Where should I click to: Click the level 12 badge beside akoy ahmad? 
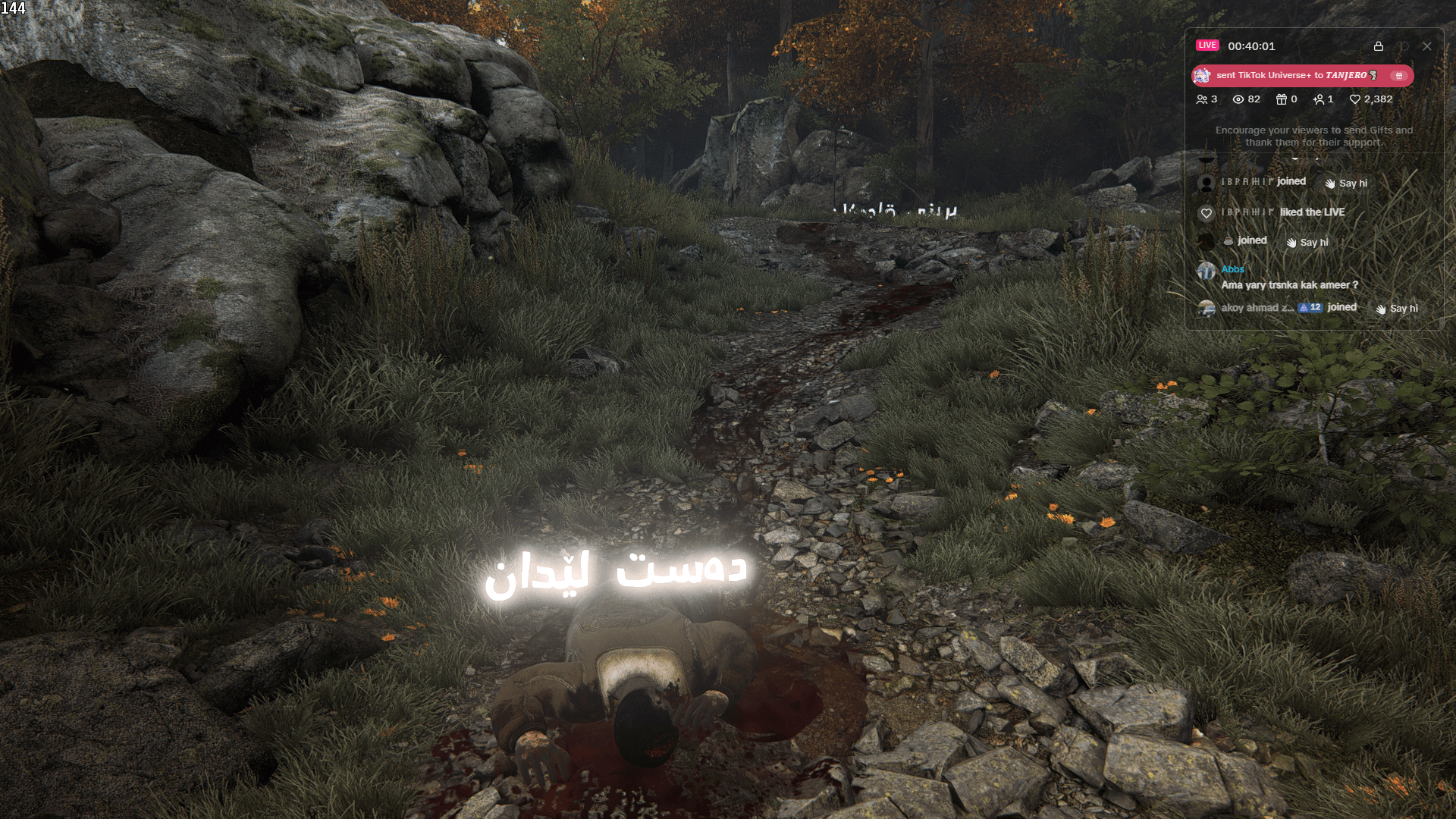[x=1310, y=307]
